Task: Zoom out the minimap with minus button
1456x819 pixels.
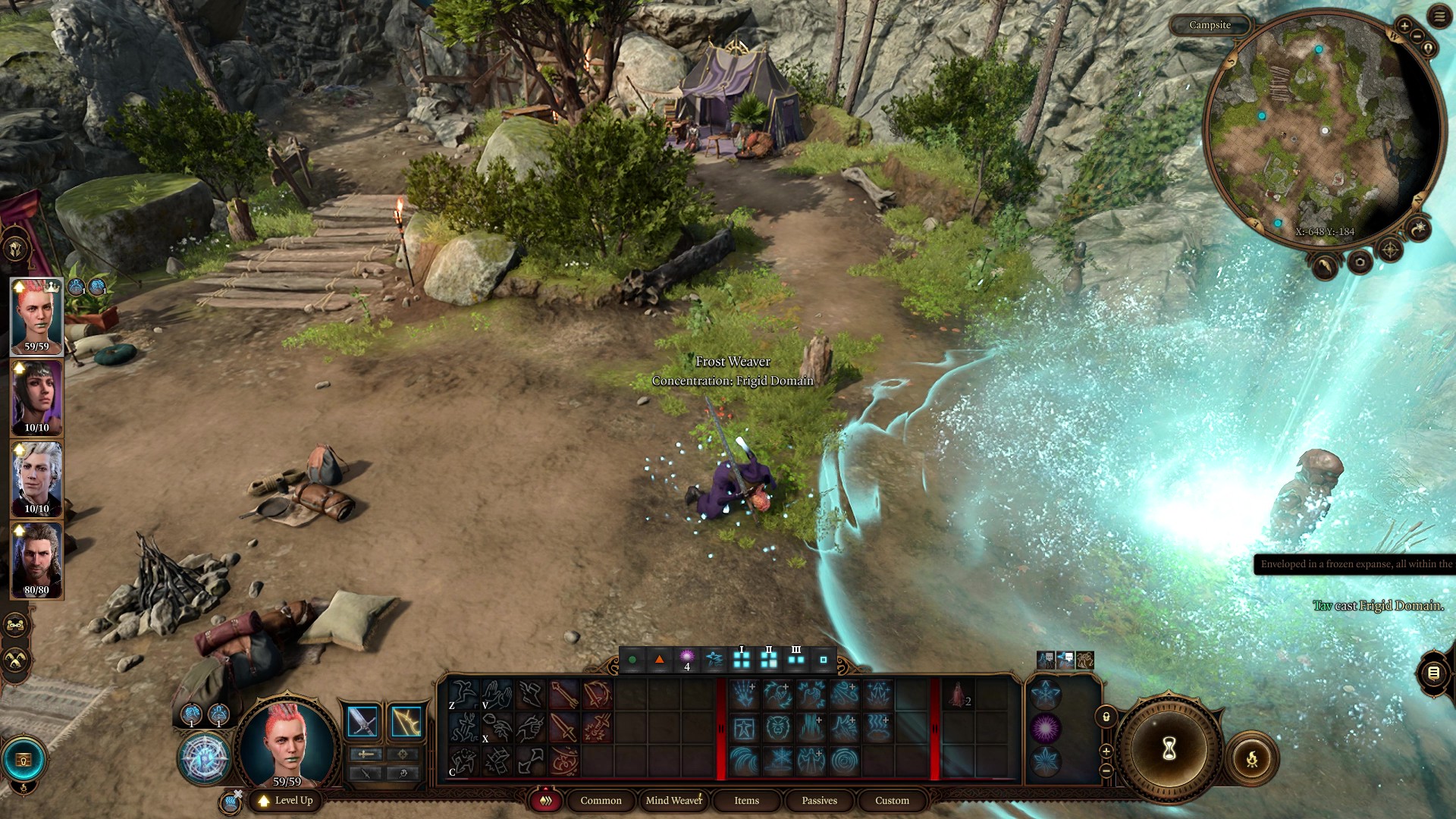Action: pos(1417,36)
